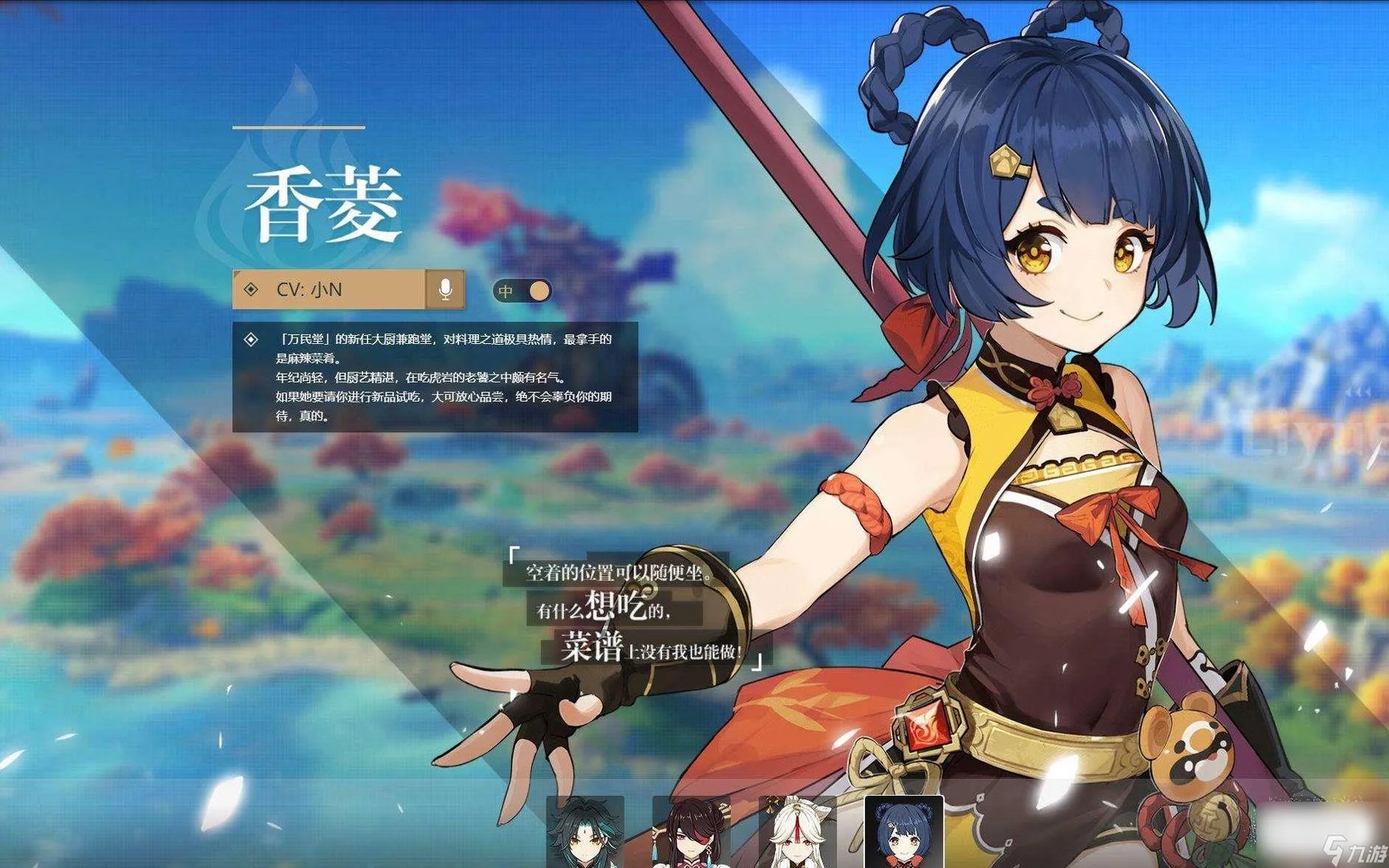Screen dimensions: 1389x868
Task: Switch to Beidou's character tab
Action: pyautogui.click(x=690, y=836)
